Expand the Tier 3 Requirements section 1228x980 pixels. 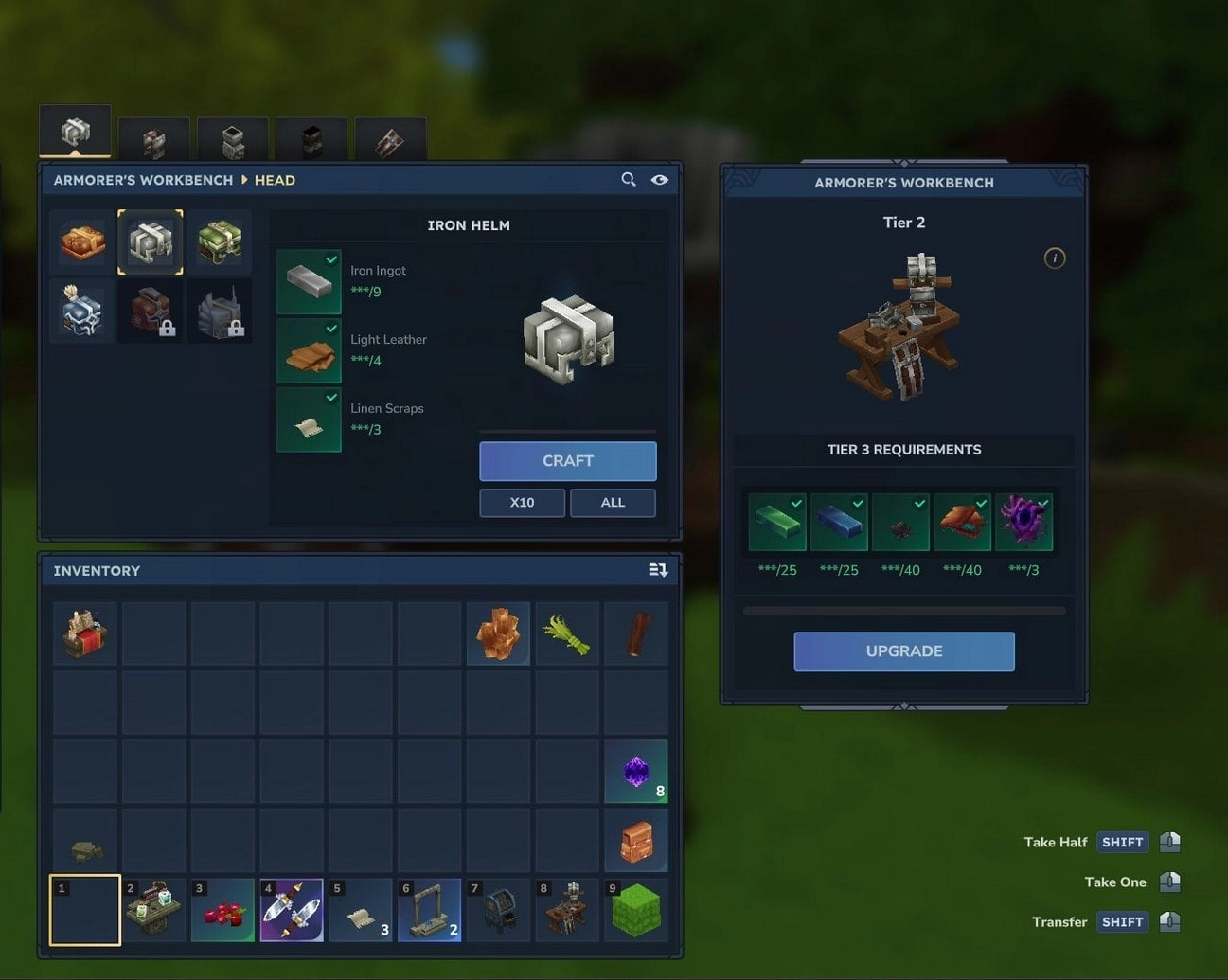(903, 450)
